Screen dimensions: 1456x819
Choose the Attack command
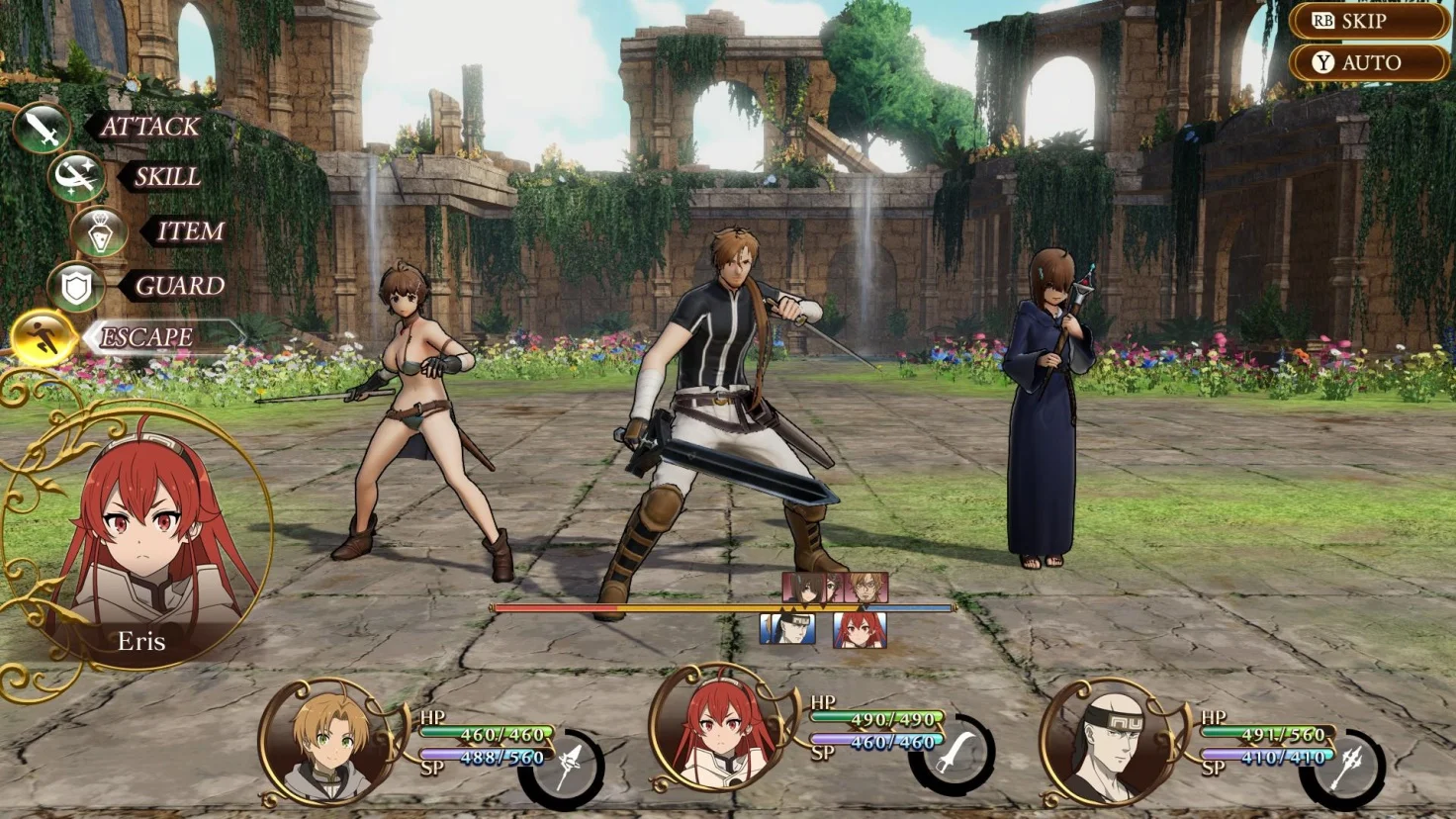[x=148, y=127]
